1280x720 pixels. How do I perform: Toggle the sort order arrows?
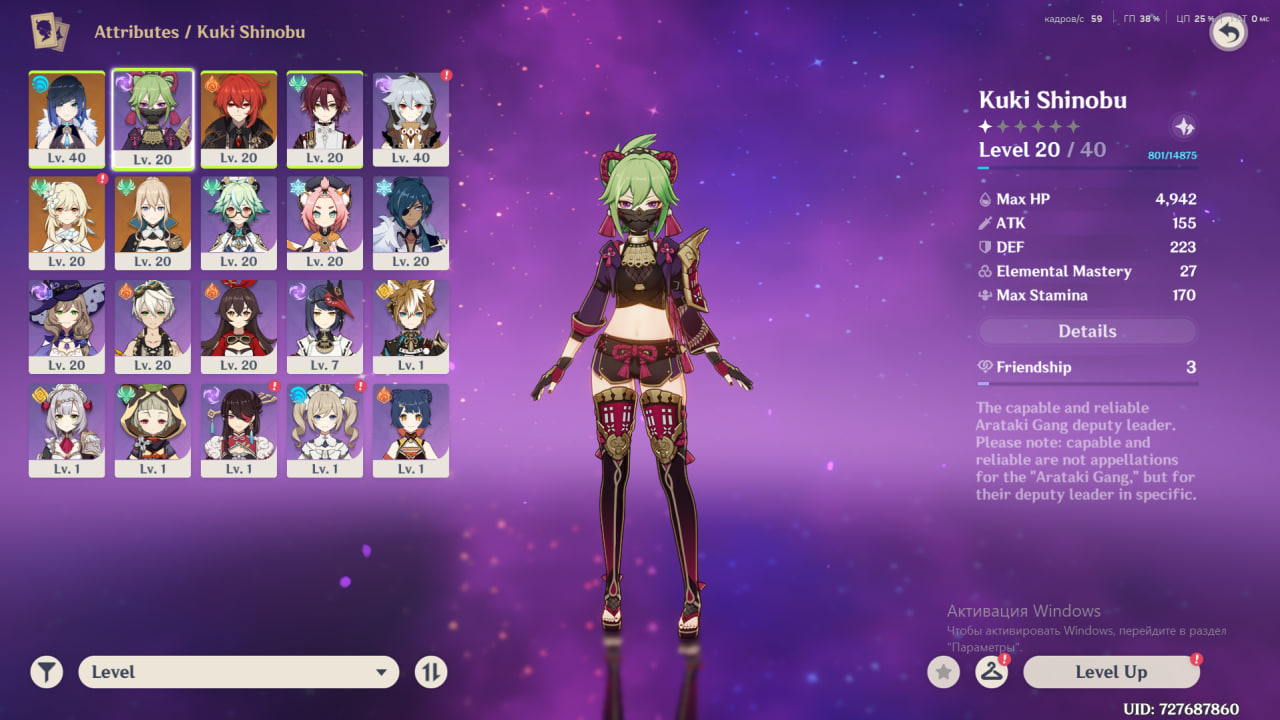point(431,672)
